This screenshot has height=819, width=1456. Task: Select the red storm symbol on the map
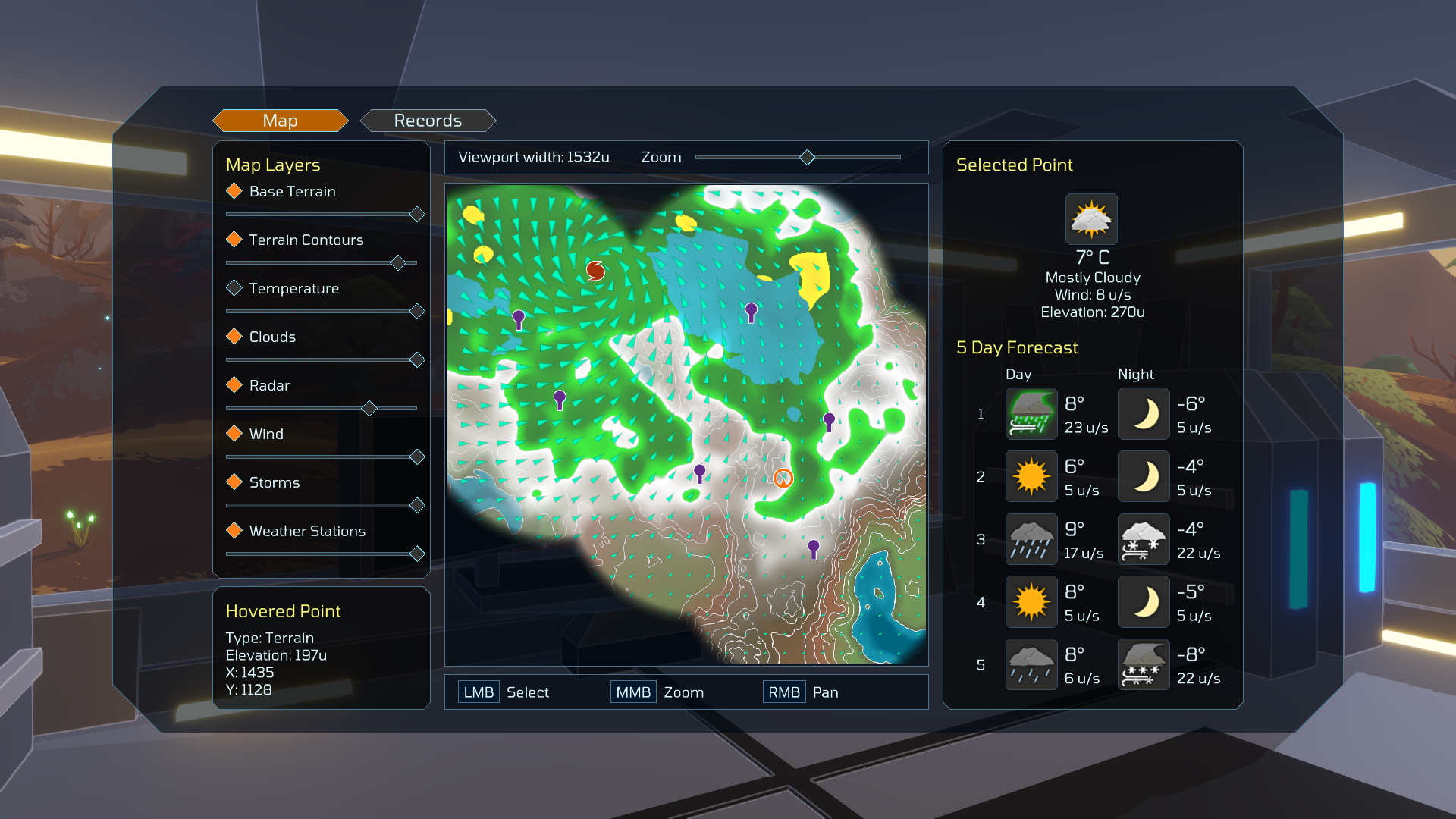(594, 269)
